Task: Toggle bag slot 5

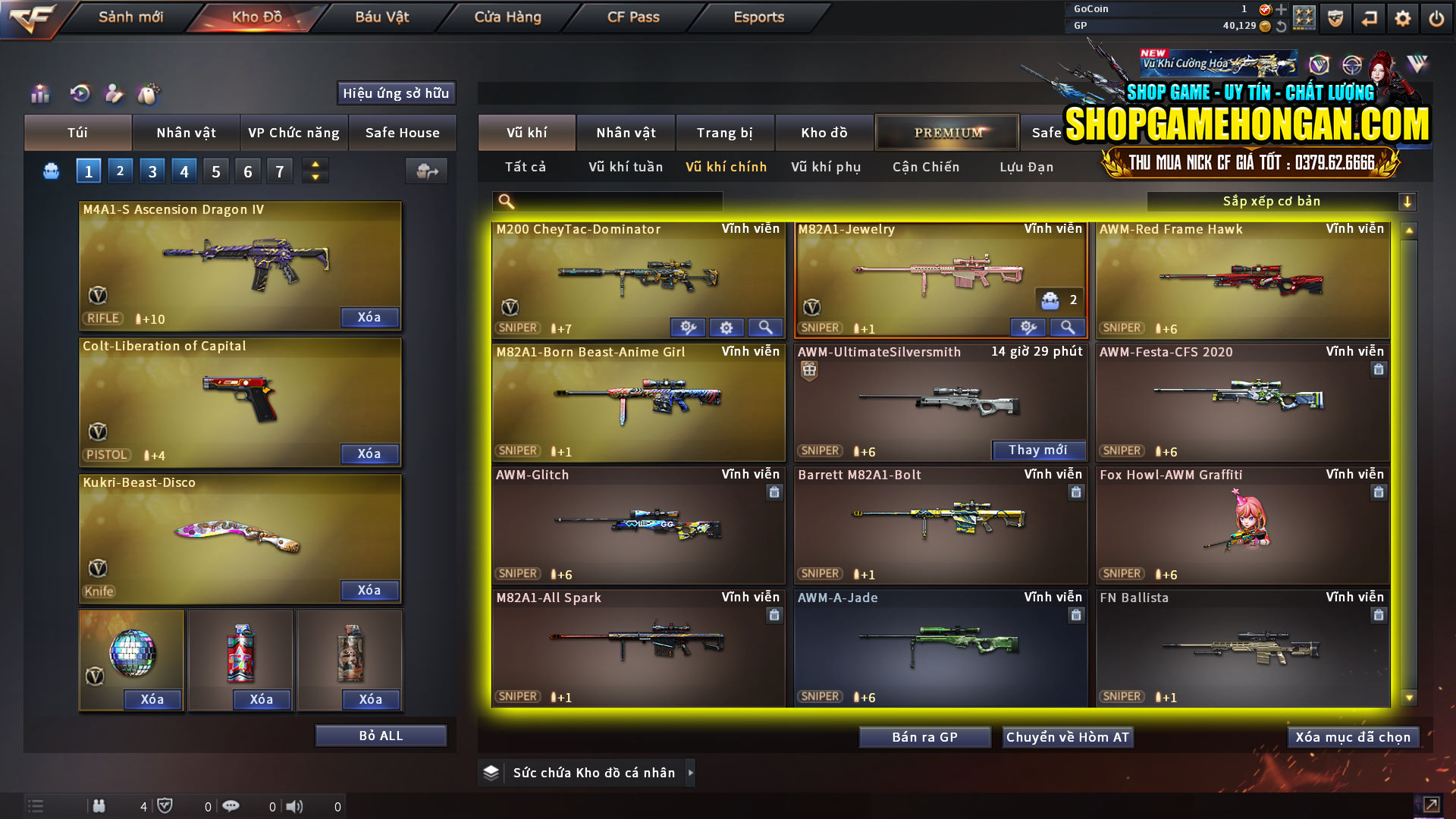Action: click(215, 170)
